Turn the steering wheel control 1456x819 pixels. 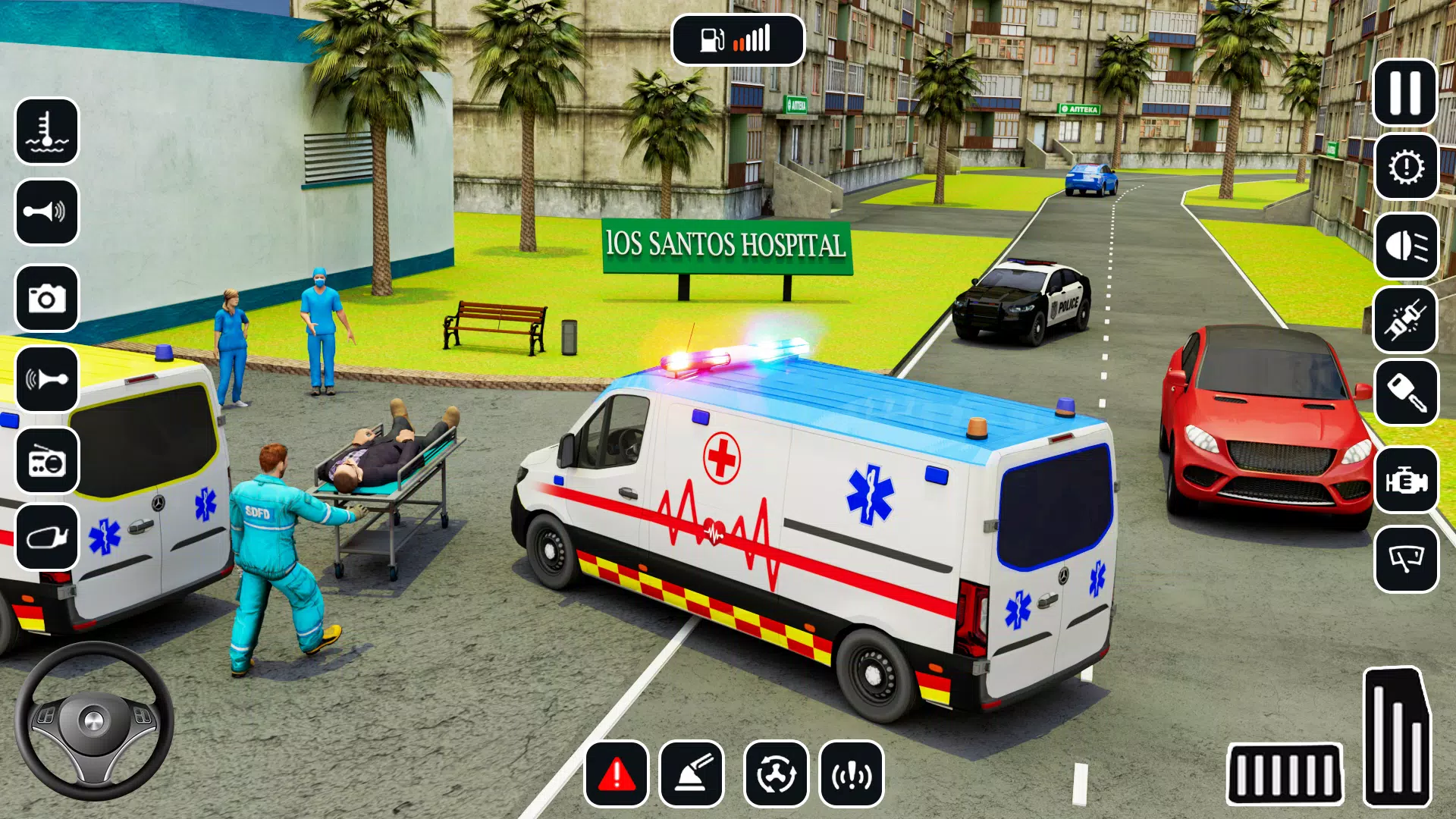94,720
